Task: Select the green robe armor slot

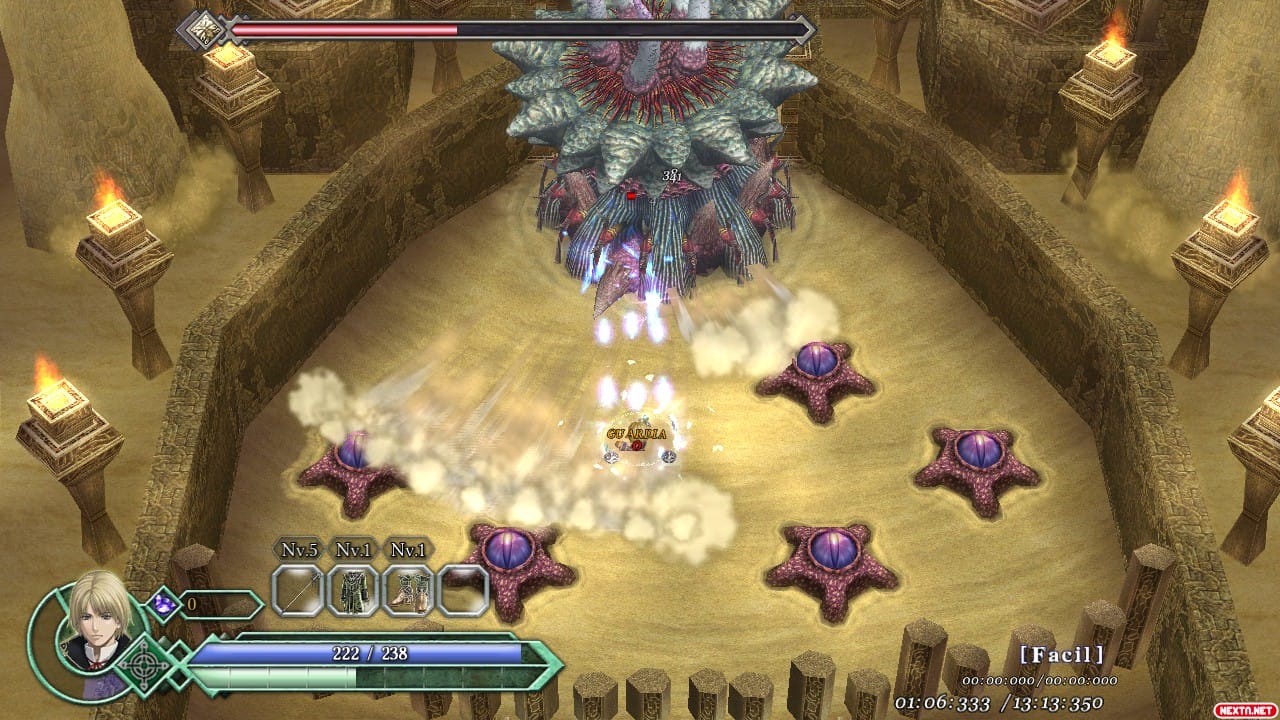Action: 353,590
